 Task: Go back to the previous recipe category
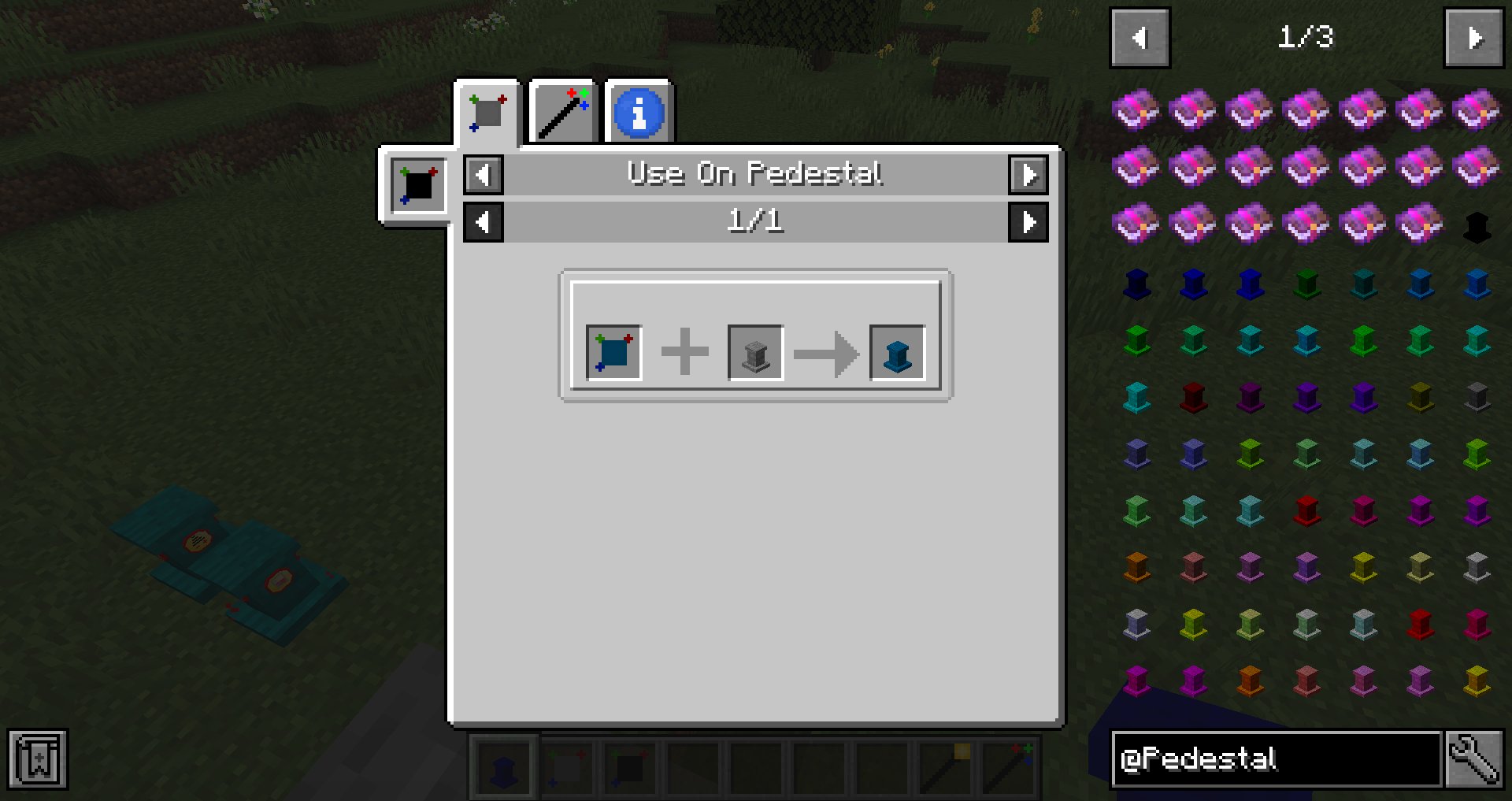(x=484, y=174)
